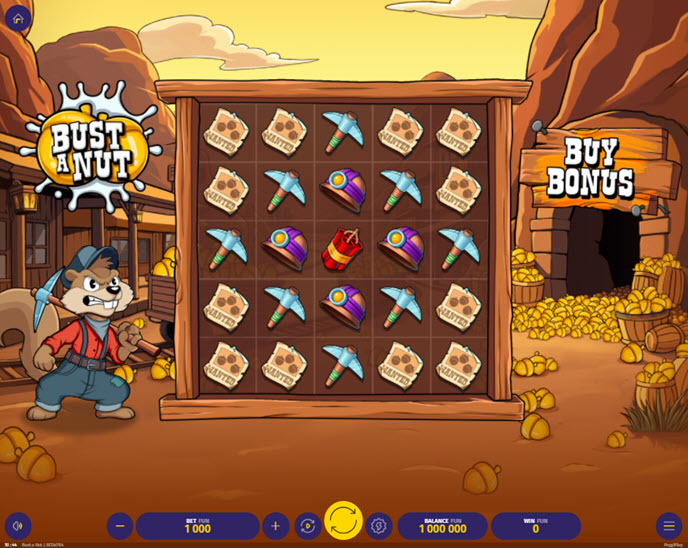Increase the bet with the plus button

[276, 526]
